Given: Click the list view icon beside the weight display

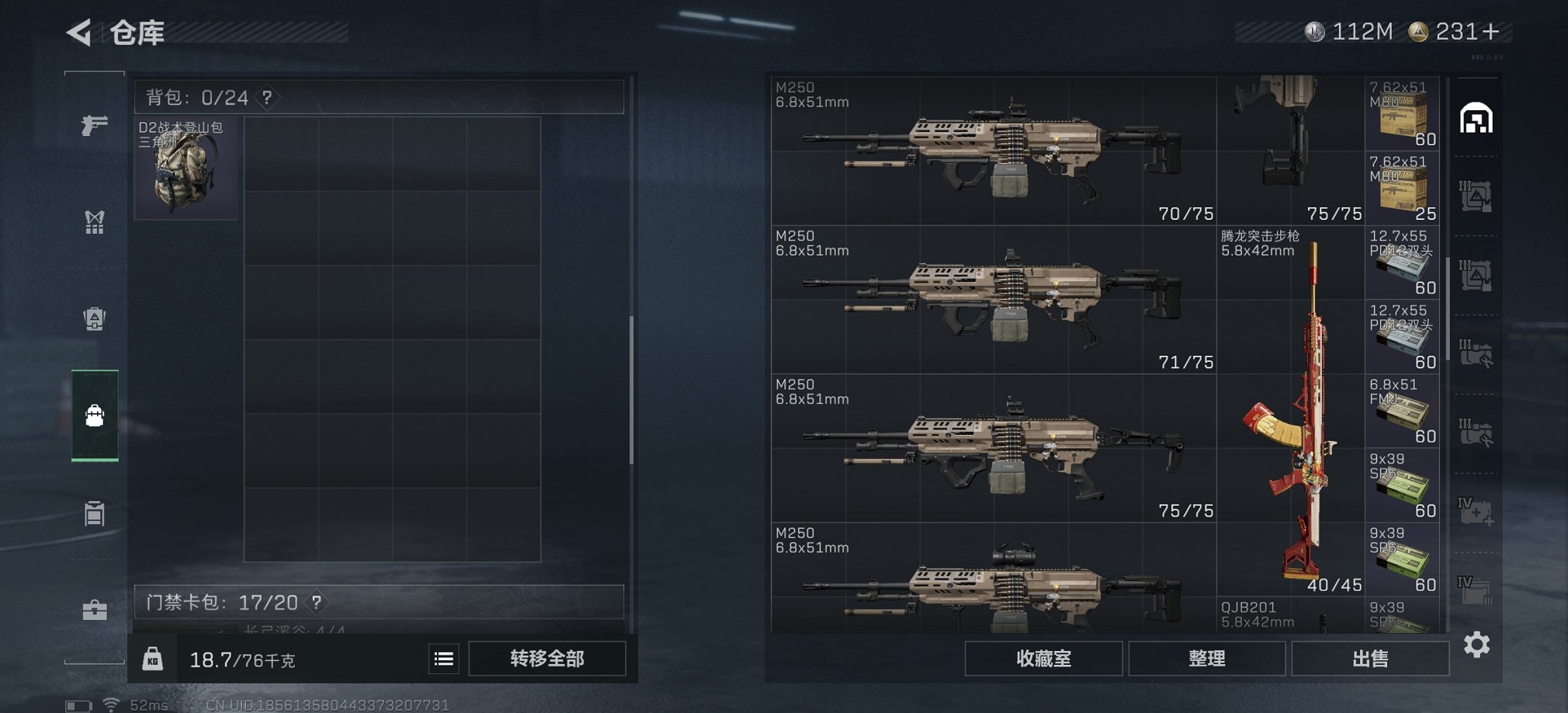Looking at the screenshot, I should (x=443, y=658).
